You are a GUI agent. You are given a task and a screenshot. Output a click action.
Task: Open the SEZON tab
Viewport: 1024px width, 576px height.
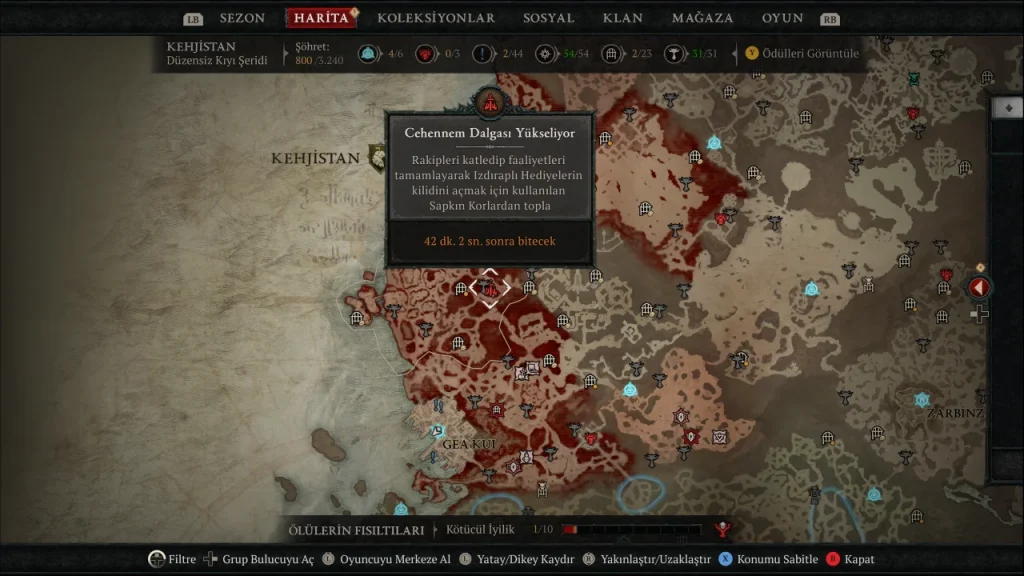pos(242,18)
